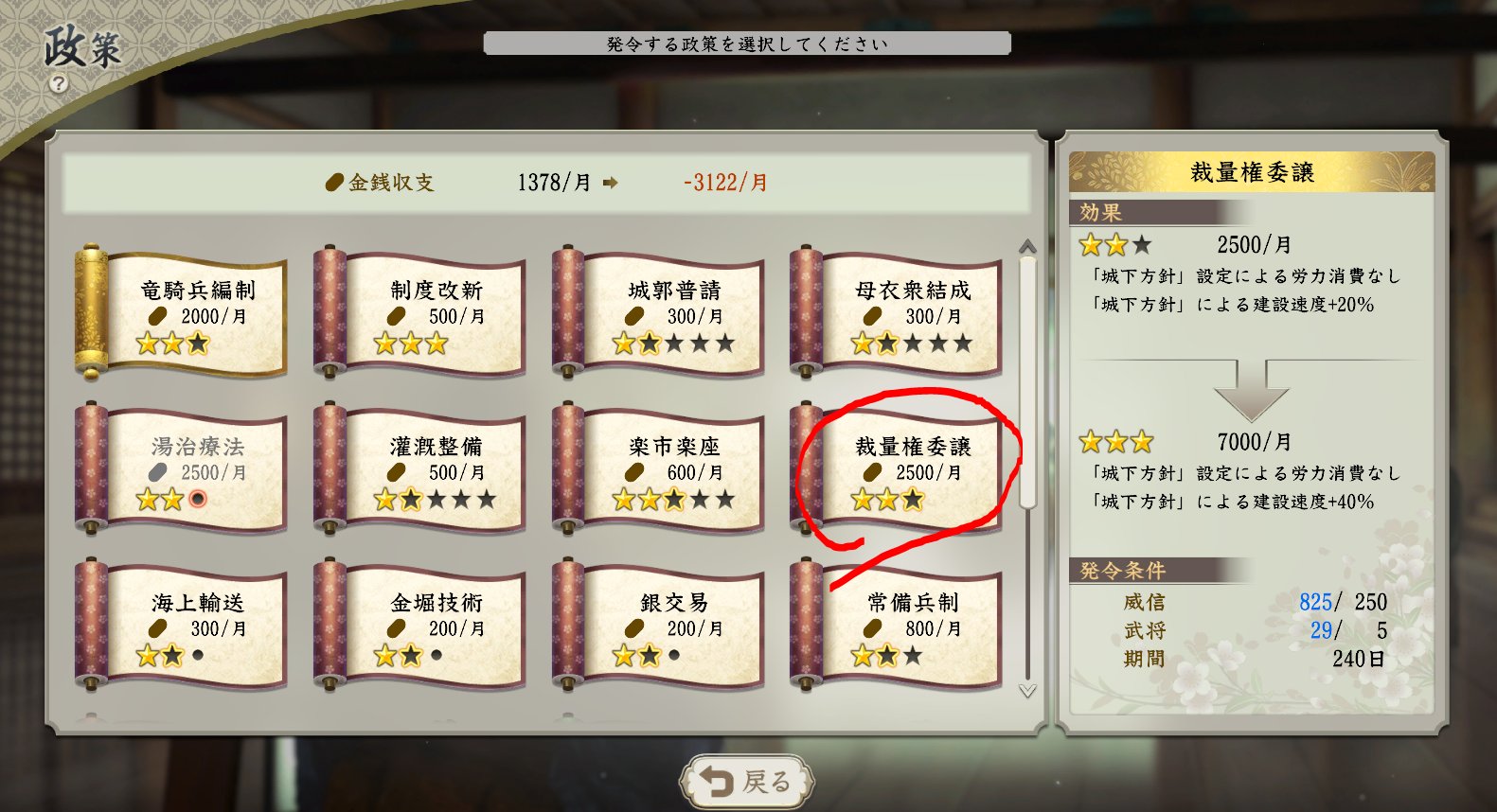Click the scrollbar down arrow

(x=1027, y=691)
